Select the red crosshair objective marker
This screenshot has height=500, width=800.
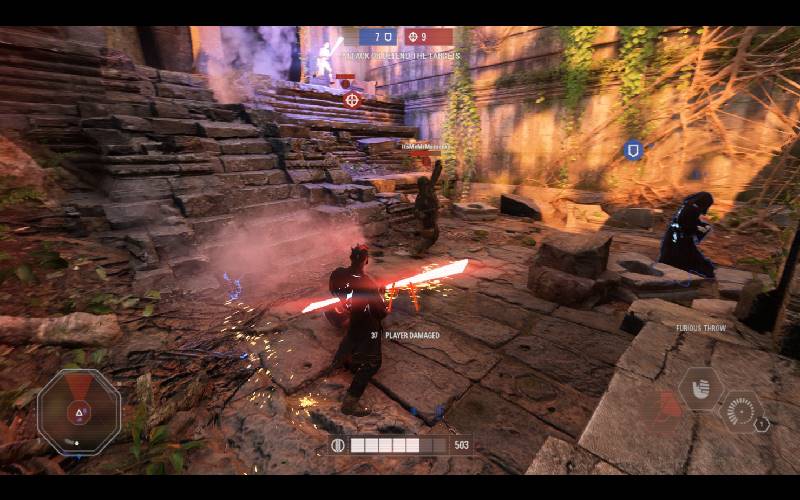(352, 99)
